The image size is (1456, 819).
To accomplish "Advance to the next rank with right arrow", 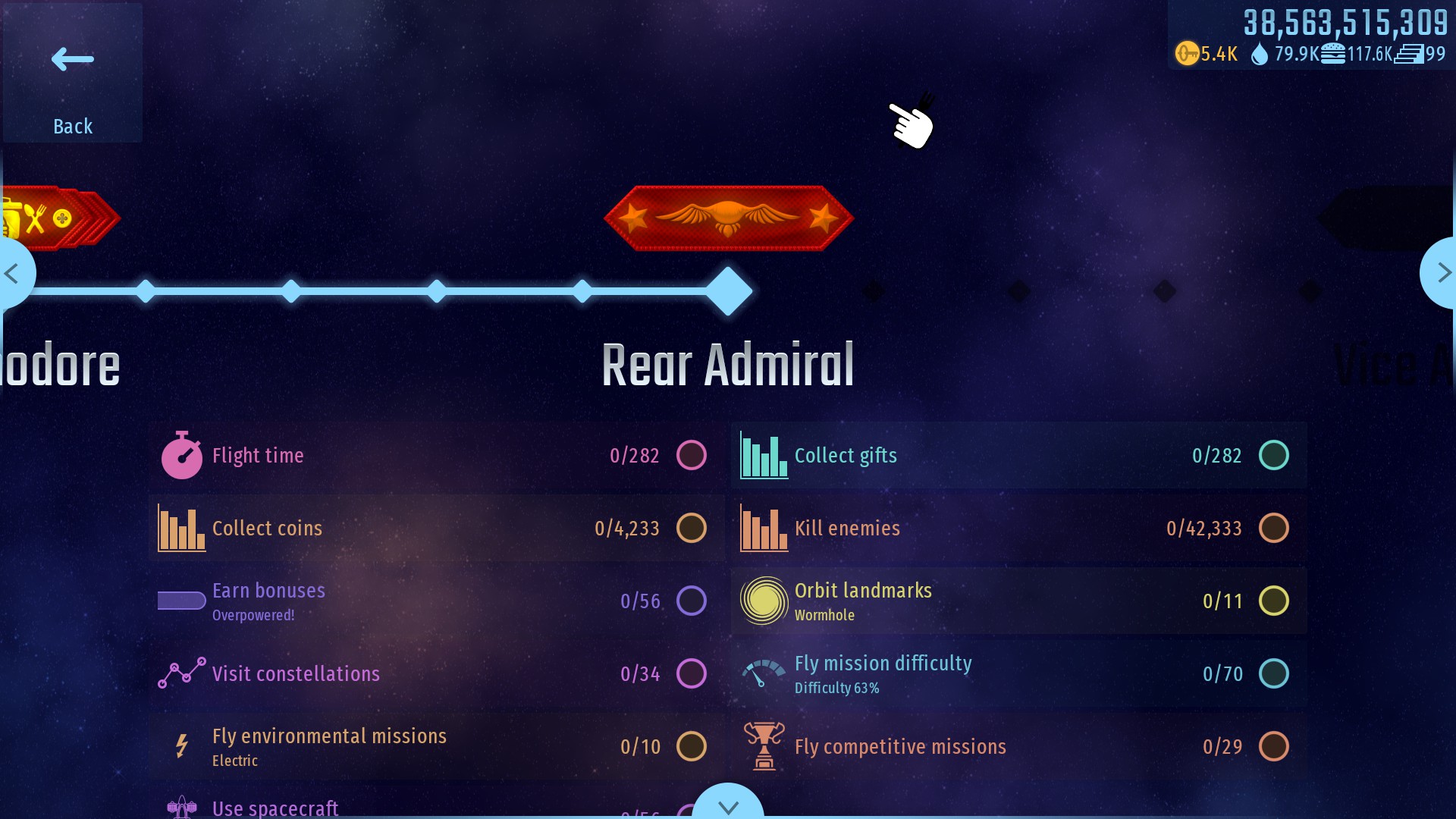I will pos(1442,273).
